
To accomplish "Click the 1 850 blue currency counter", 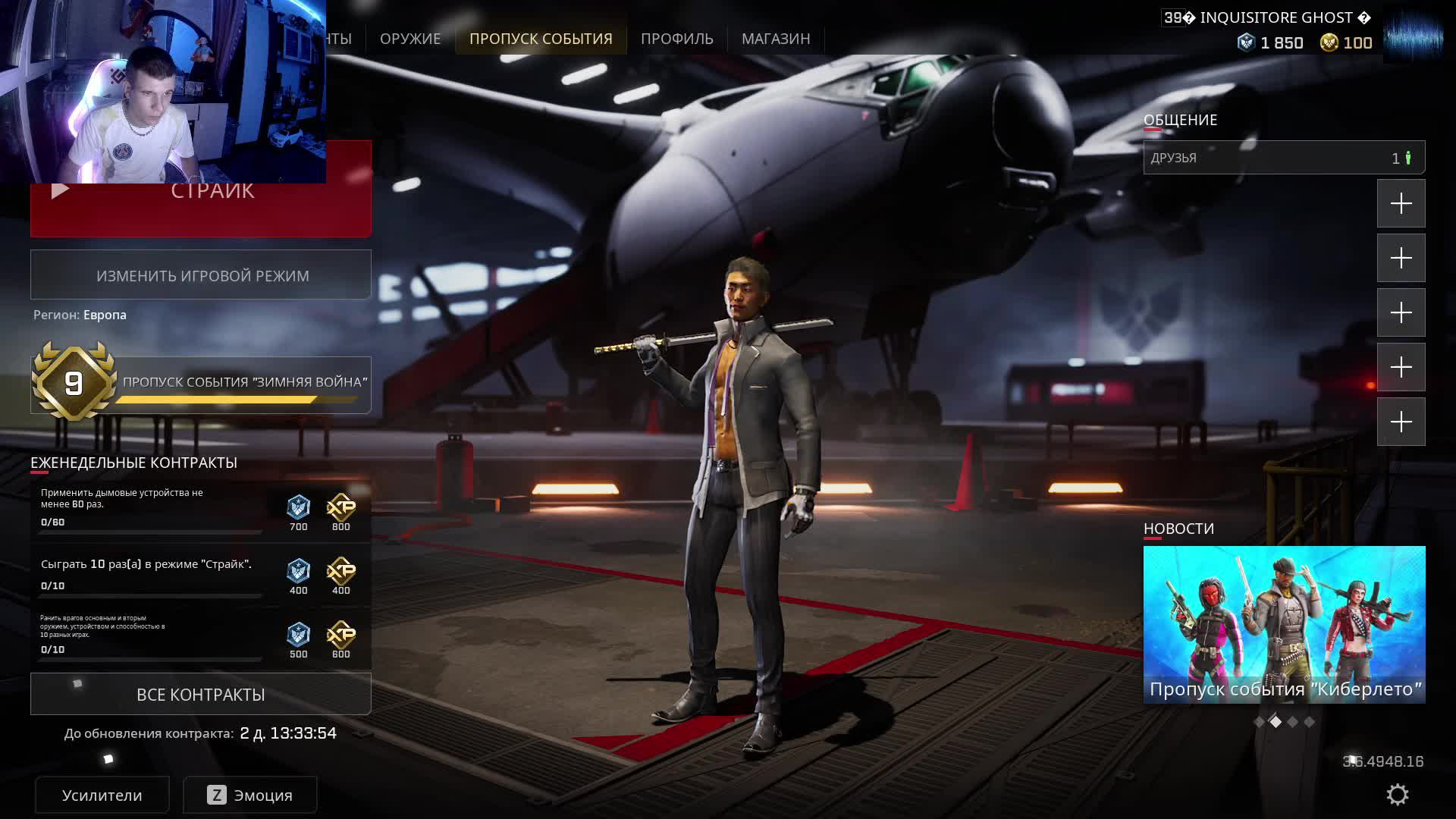I will 1271,43.
